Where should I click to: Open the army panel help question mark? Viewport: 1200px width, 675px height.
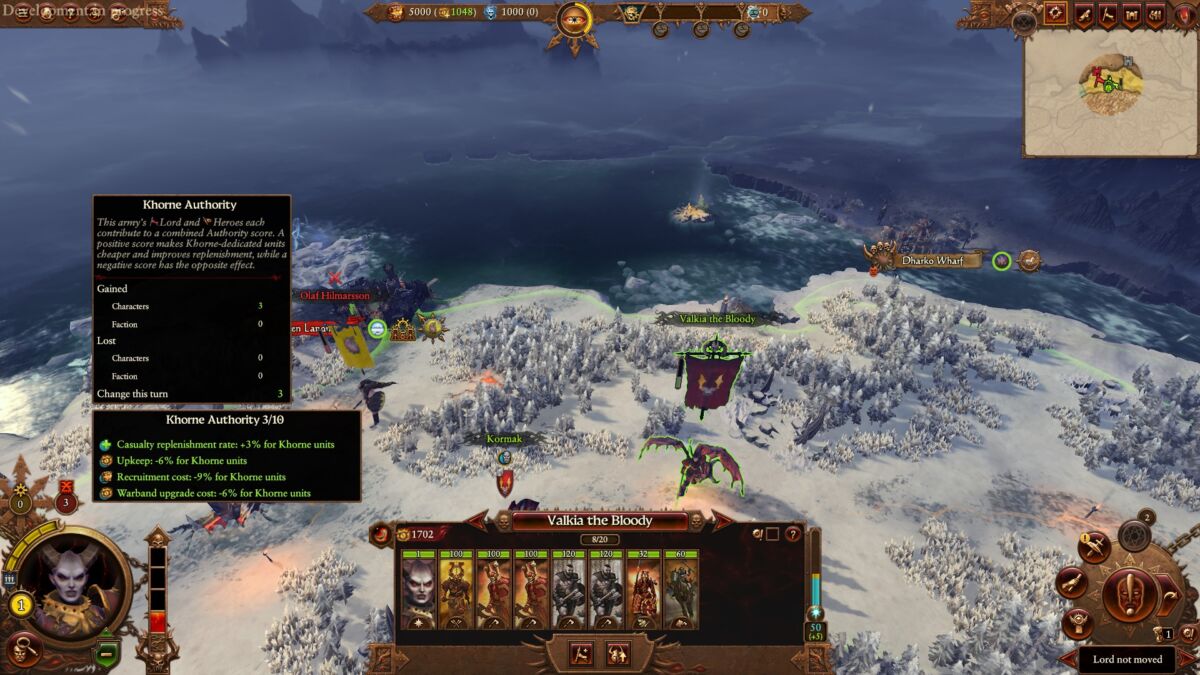(x=793, y=534)
